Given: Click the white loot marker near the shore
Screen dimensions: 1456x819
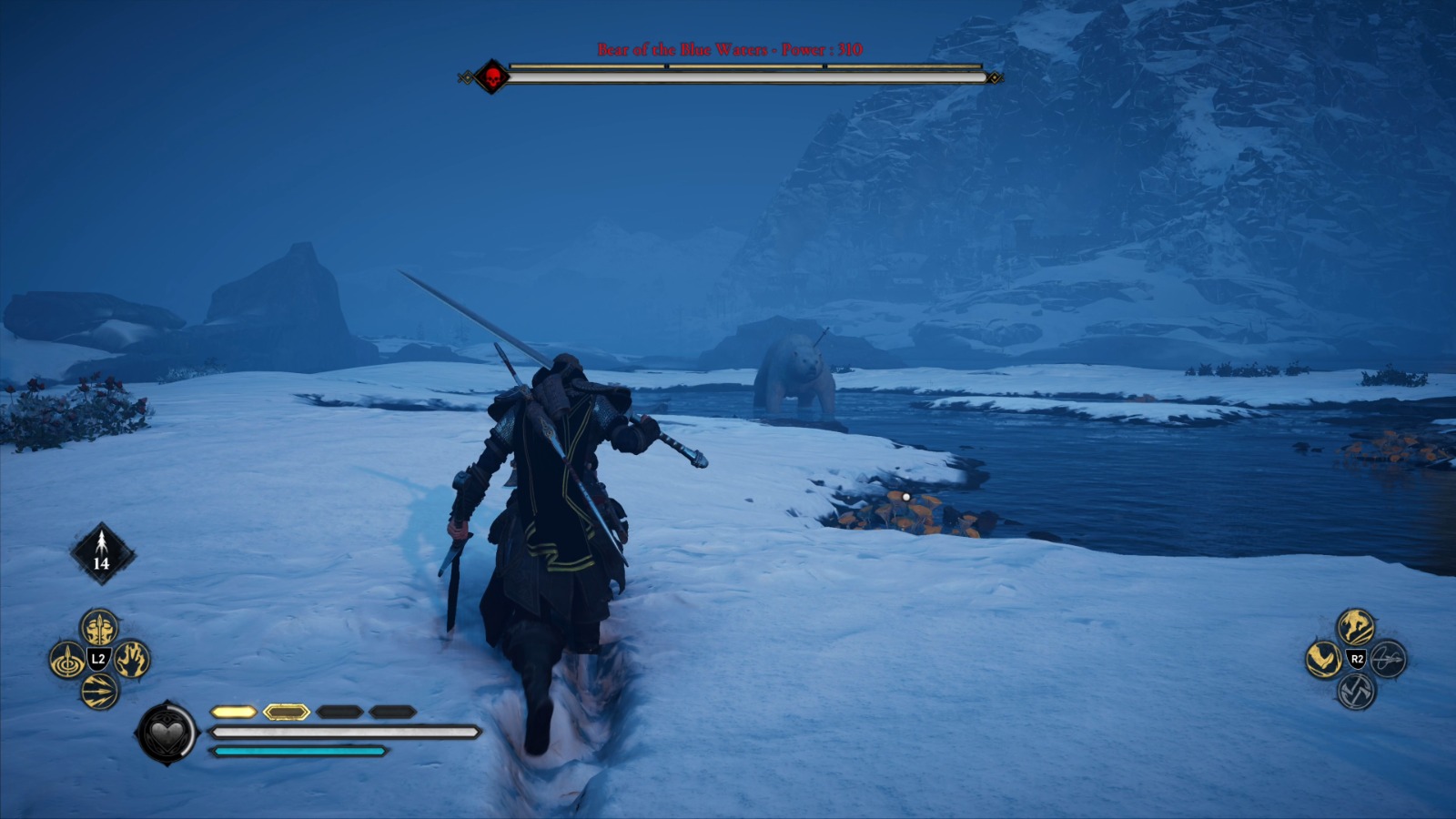Looking at the screenshot, I should 905,496.
